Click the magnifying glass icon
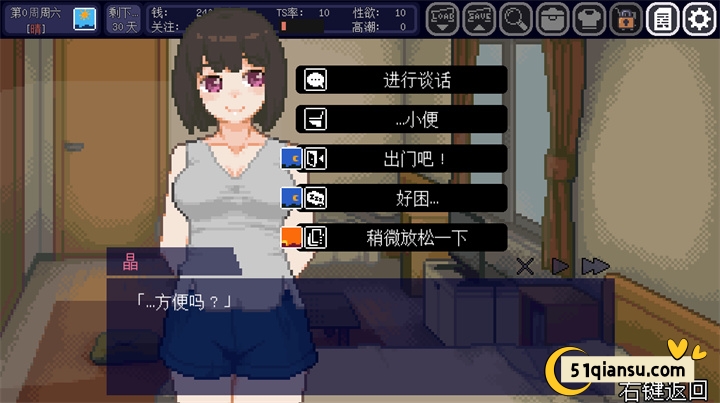720x403 pixels. 516,17
